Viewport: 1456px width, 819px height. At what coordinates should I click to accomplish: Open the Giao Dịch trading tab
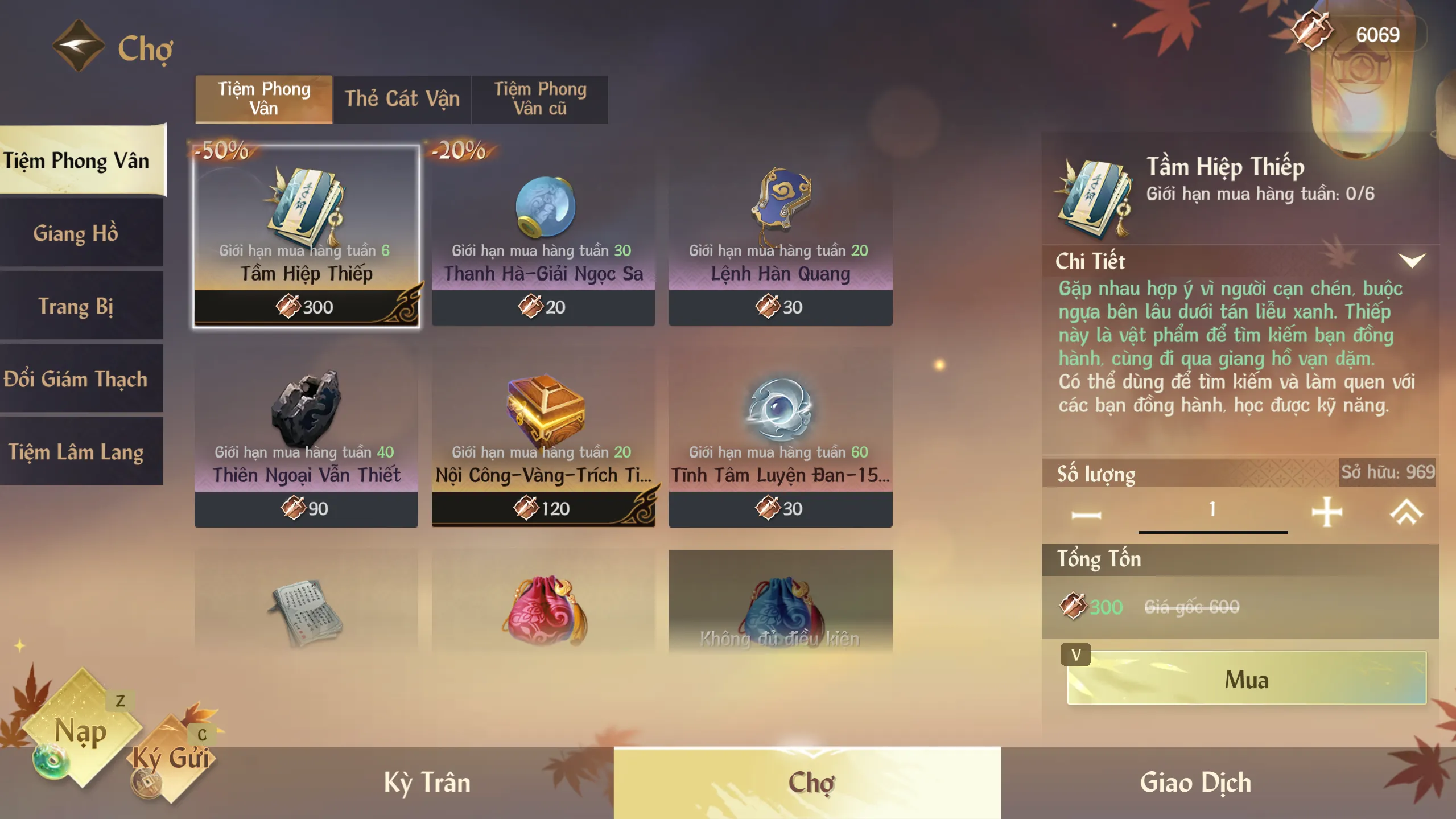(x=1195, y=783)
